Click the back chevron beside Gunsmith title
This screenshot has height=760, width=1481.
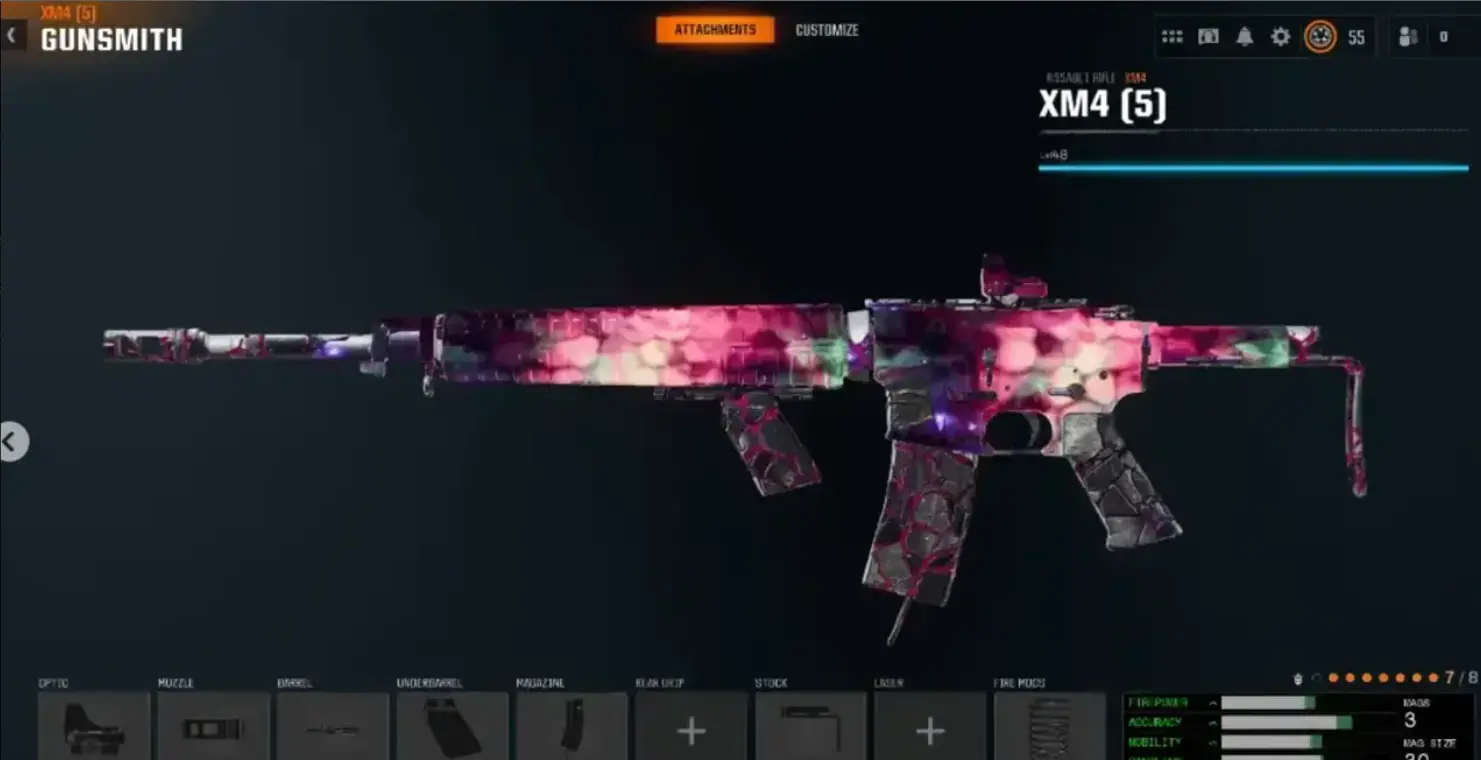12,35
